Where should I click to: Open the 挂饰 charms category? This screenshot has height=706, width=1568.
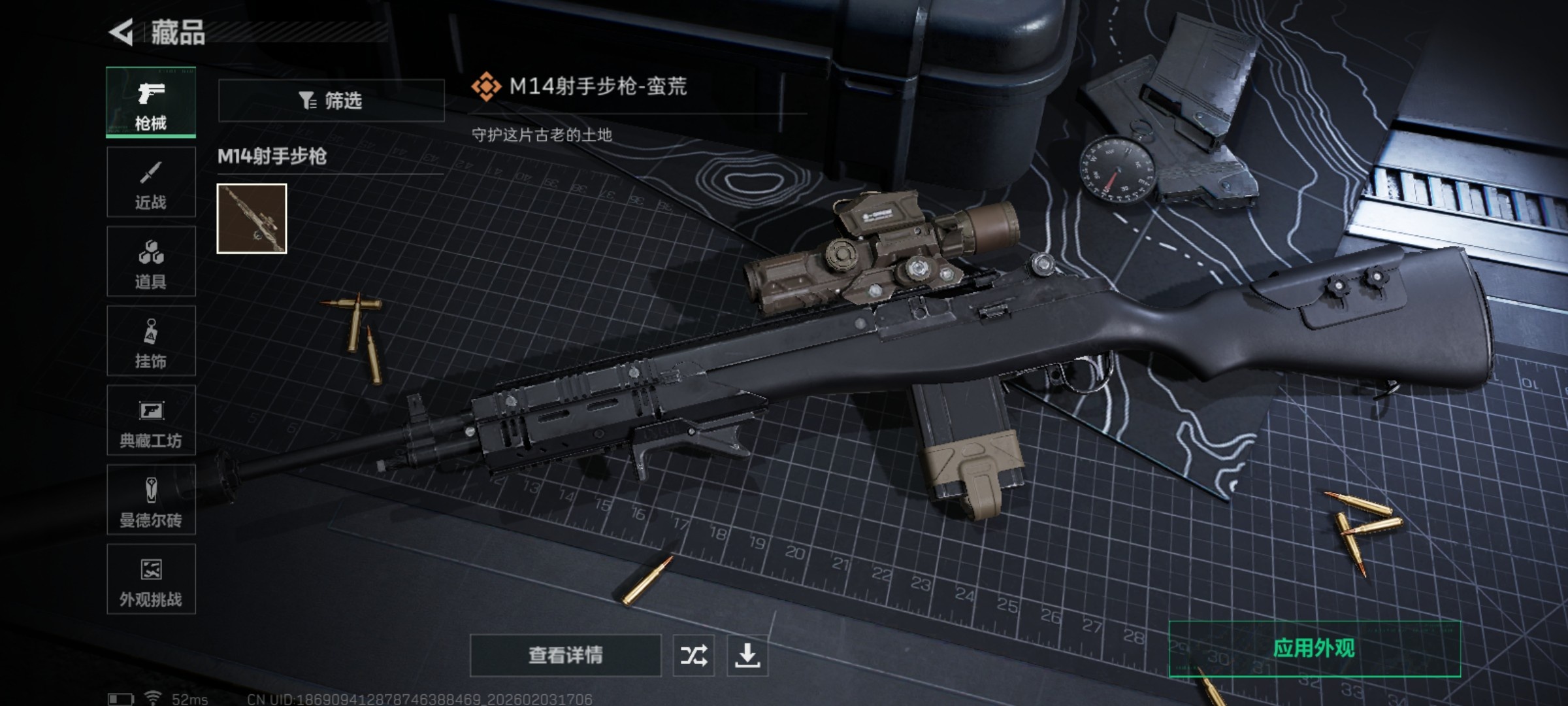coord(151,341)
